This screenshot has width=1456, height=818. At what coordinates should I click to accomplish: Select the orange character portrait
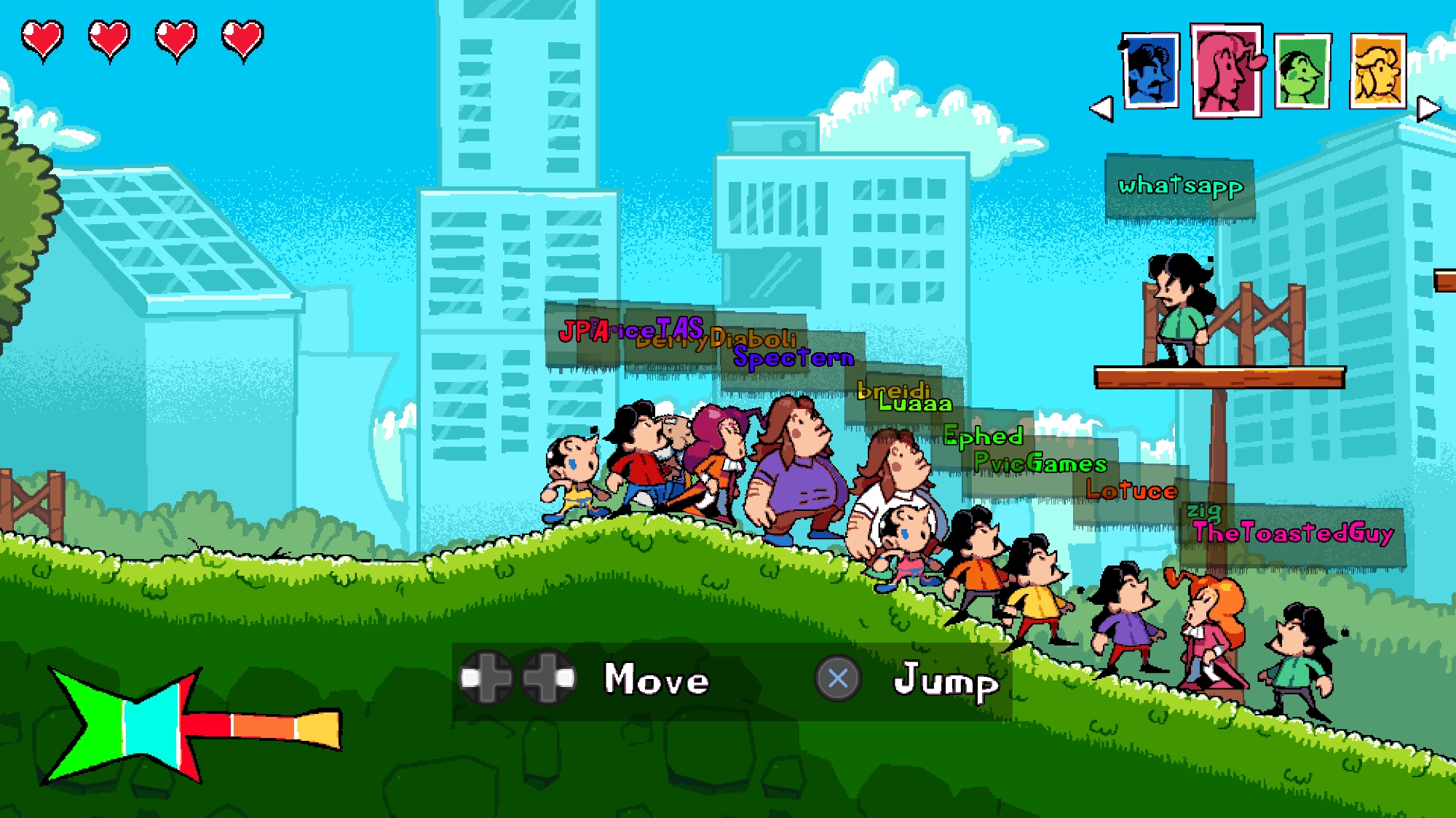[1377, 71]
